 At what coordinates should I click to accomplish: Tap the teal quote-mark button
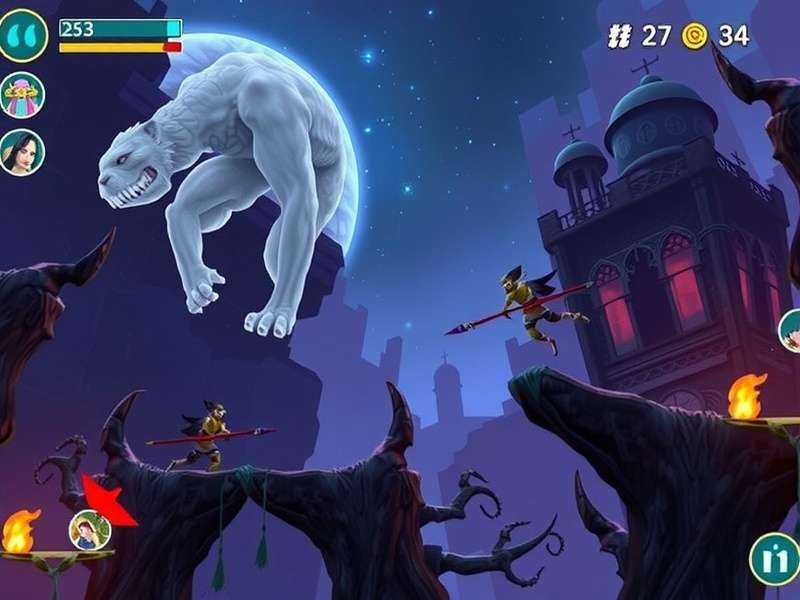point(24,35)
